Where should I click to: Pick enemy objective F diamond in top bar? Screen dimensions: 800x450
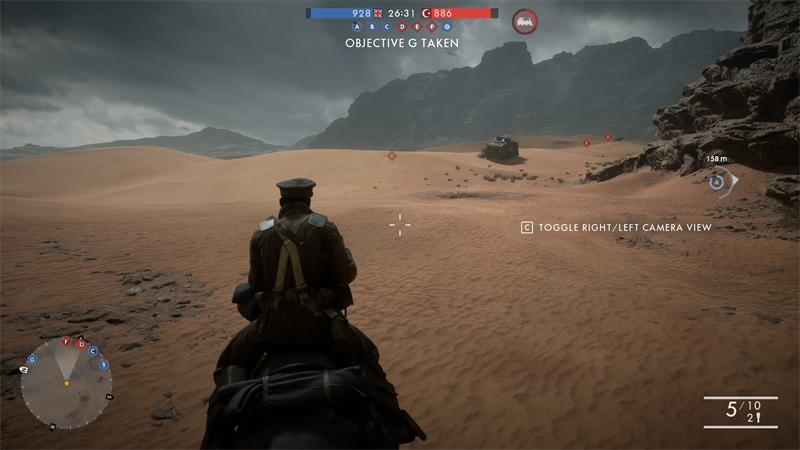click(432, 27)
